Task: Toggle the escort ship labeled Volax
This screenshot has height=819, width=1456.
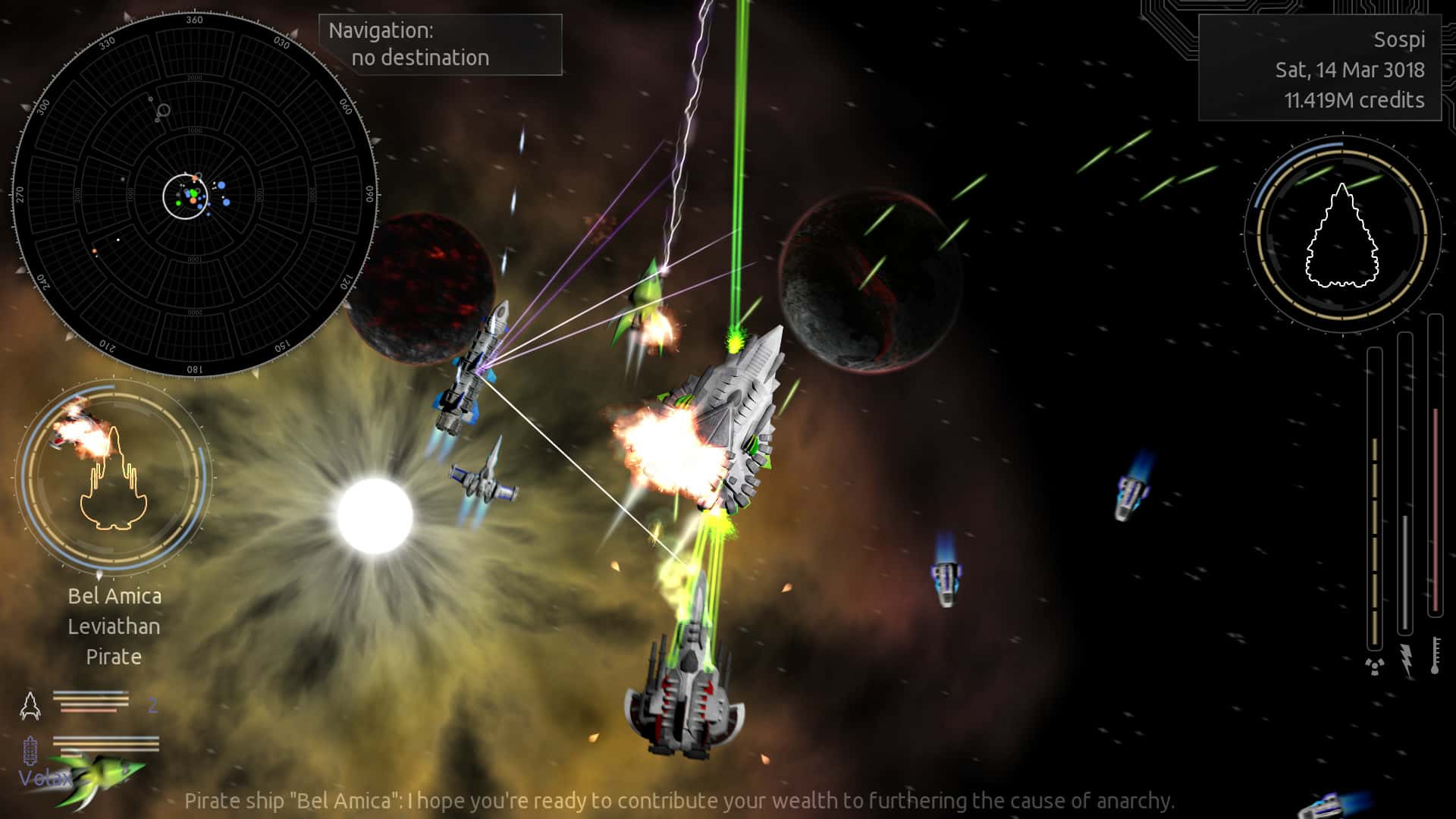Action: 45,777
